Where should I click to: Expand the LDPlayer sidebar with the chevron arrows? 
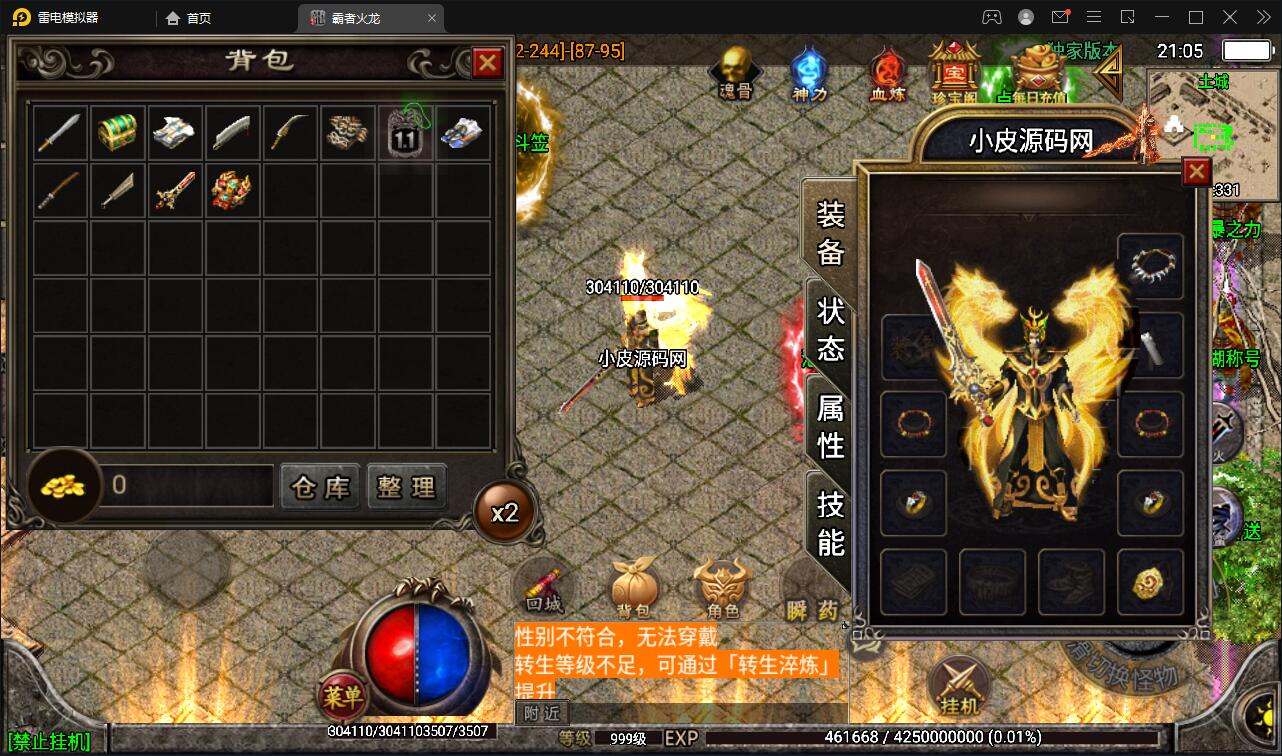tap(1263, 16)
